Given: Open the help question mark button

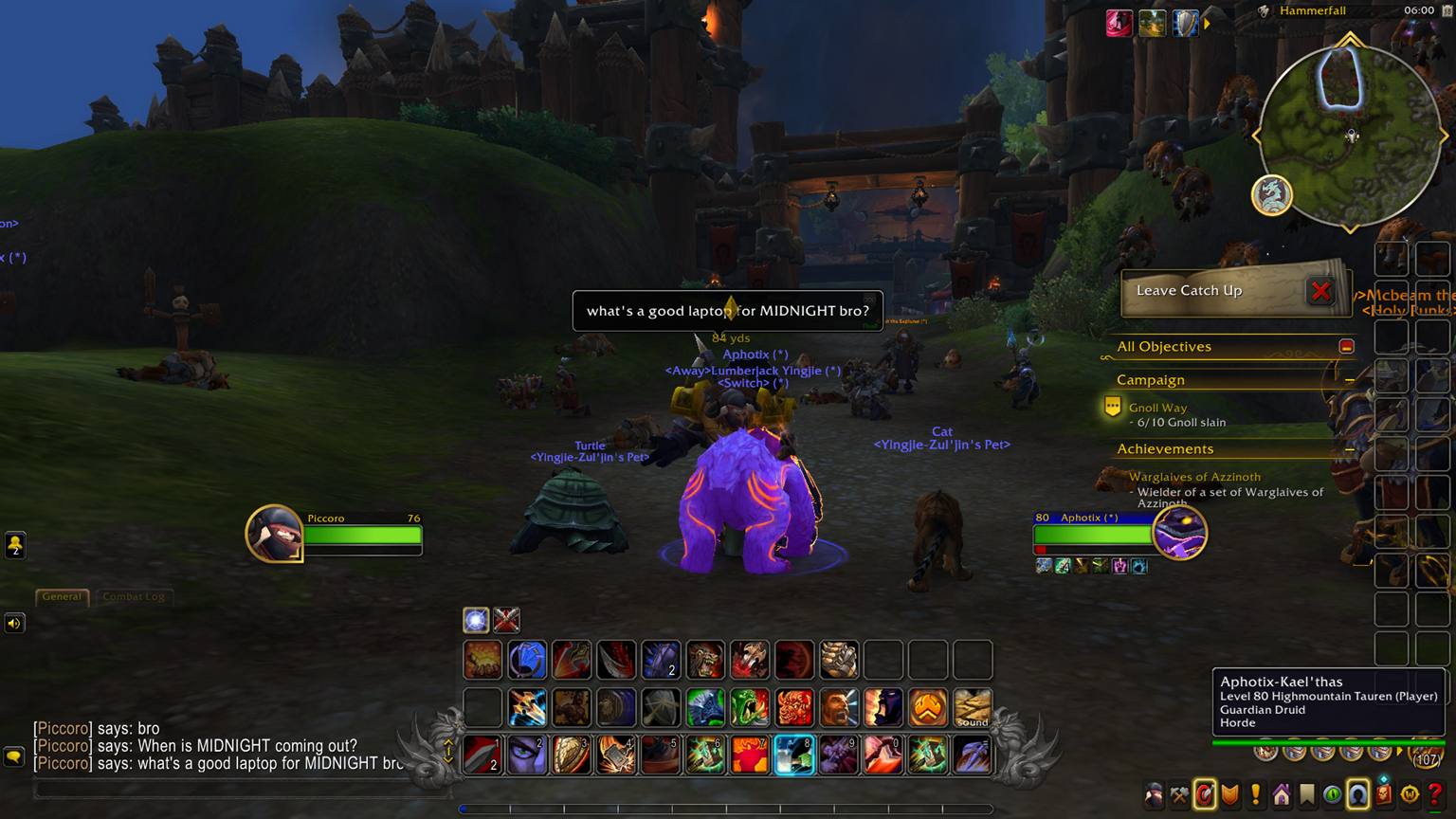Looking at the screenshot, I should (1435, 794).
